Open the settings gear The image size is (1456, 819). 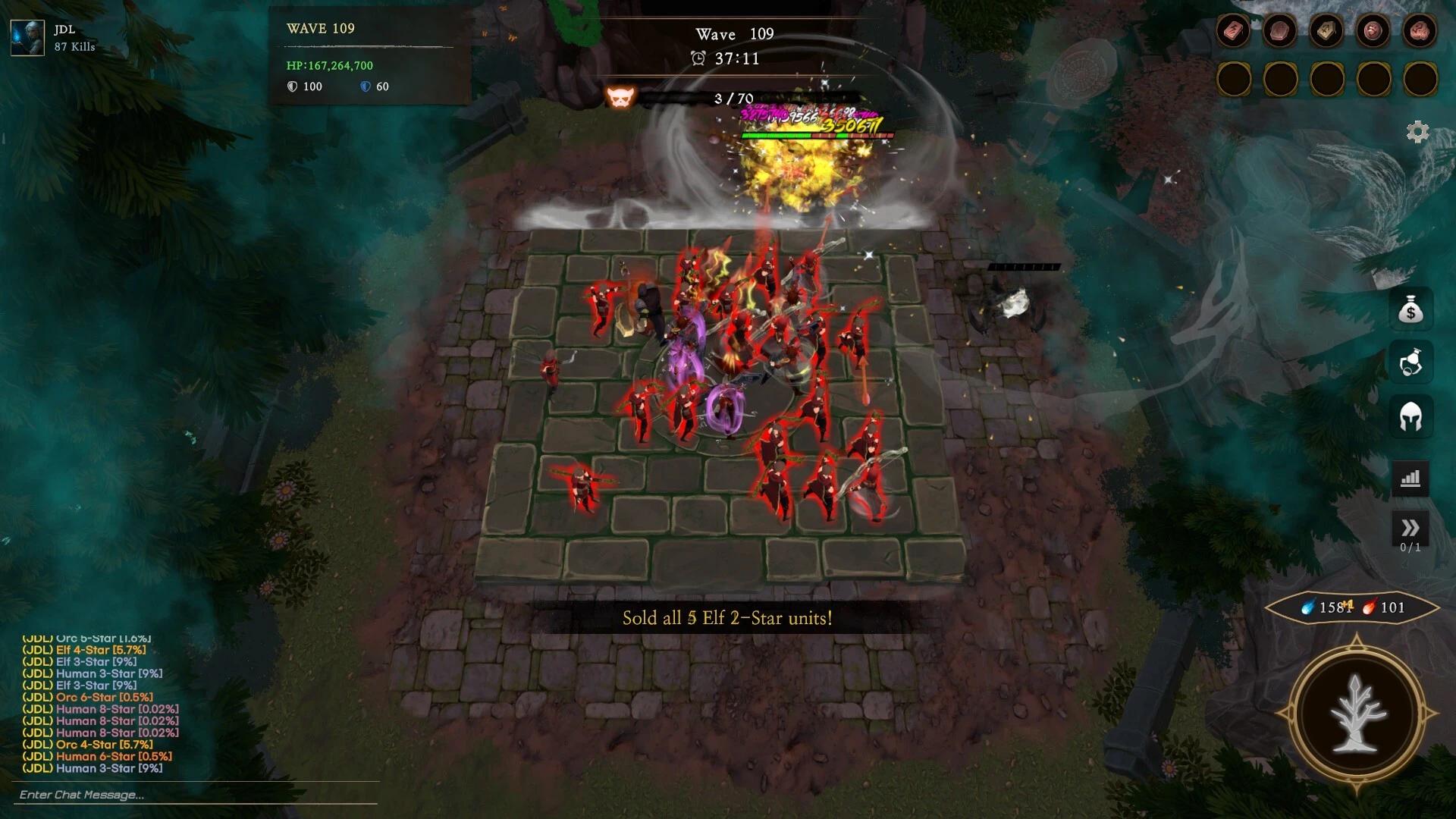1417,132
